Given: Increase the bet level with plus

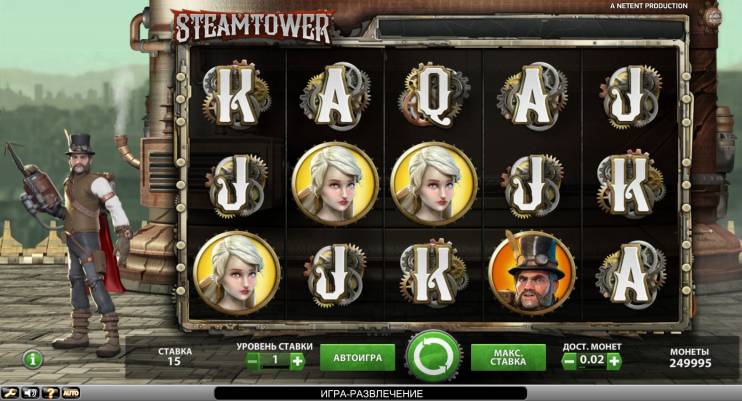Looking at the screenshot, I should click(x=297, y=361).
